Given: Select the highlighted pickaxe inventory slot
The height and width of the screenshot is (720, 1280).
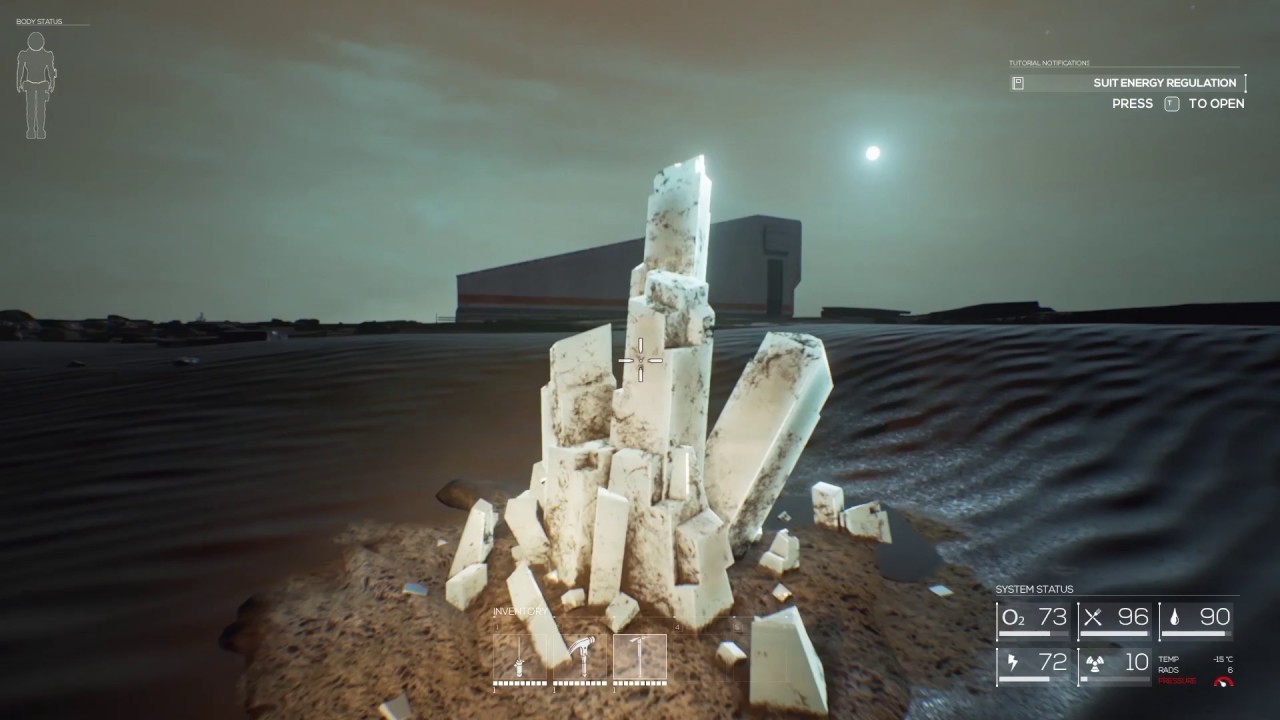Looking at the screenshot, I should (640, 658).
